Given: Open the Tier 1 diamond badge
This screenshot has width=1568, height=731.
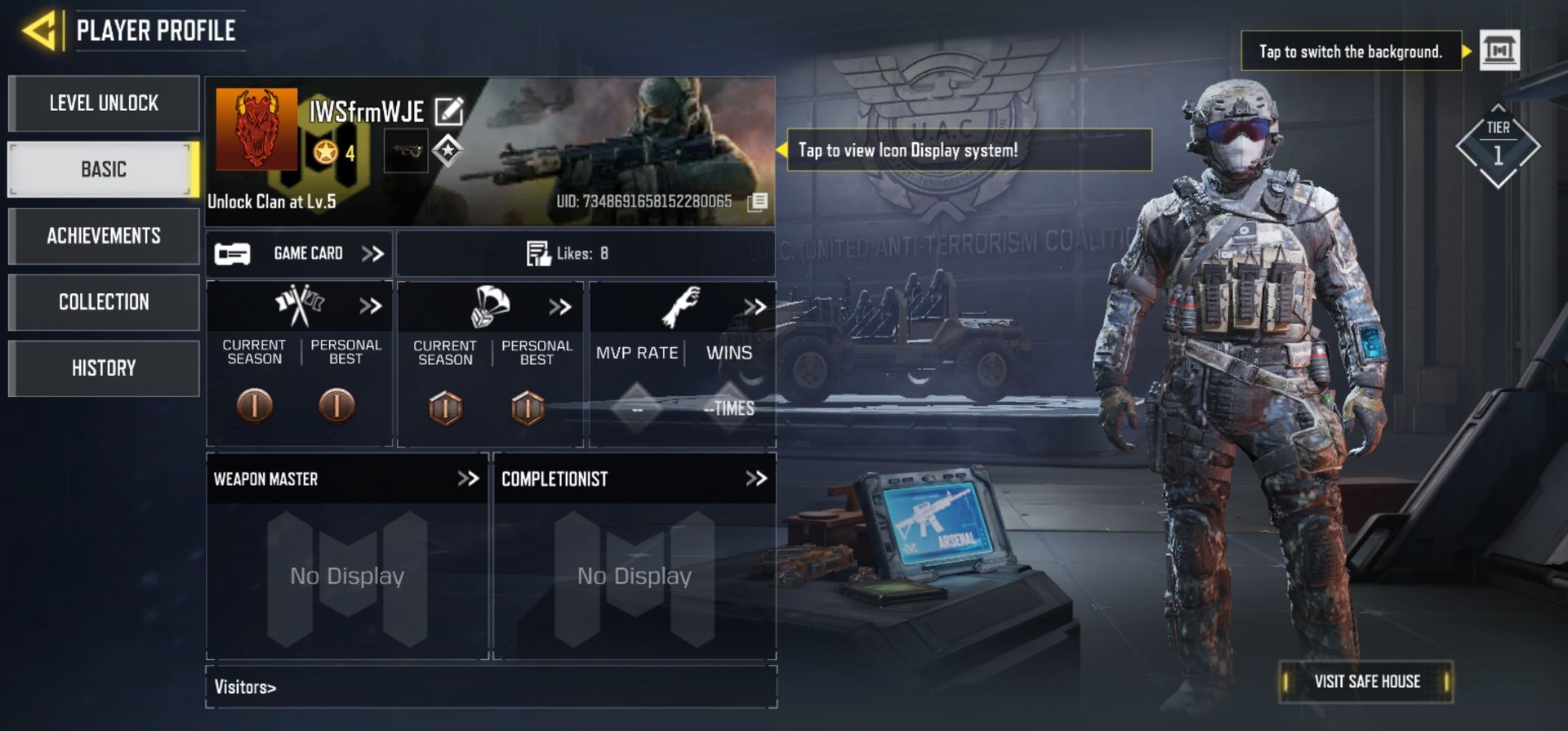Looking at the screenshot, I should point(1498,147).
